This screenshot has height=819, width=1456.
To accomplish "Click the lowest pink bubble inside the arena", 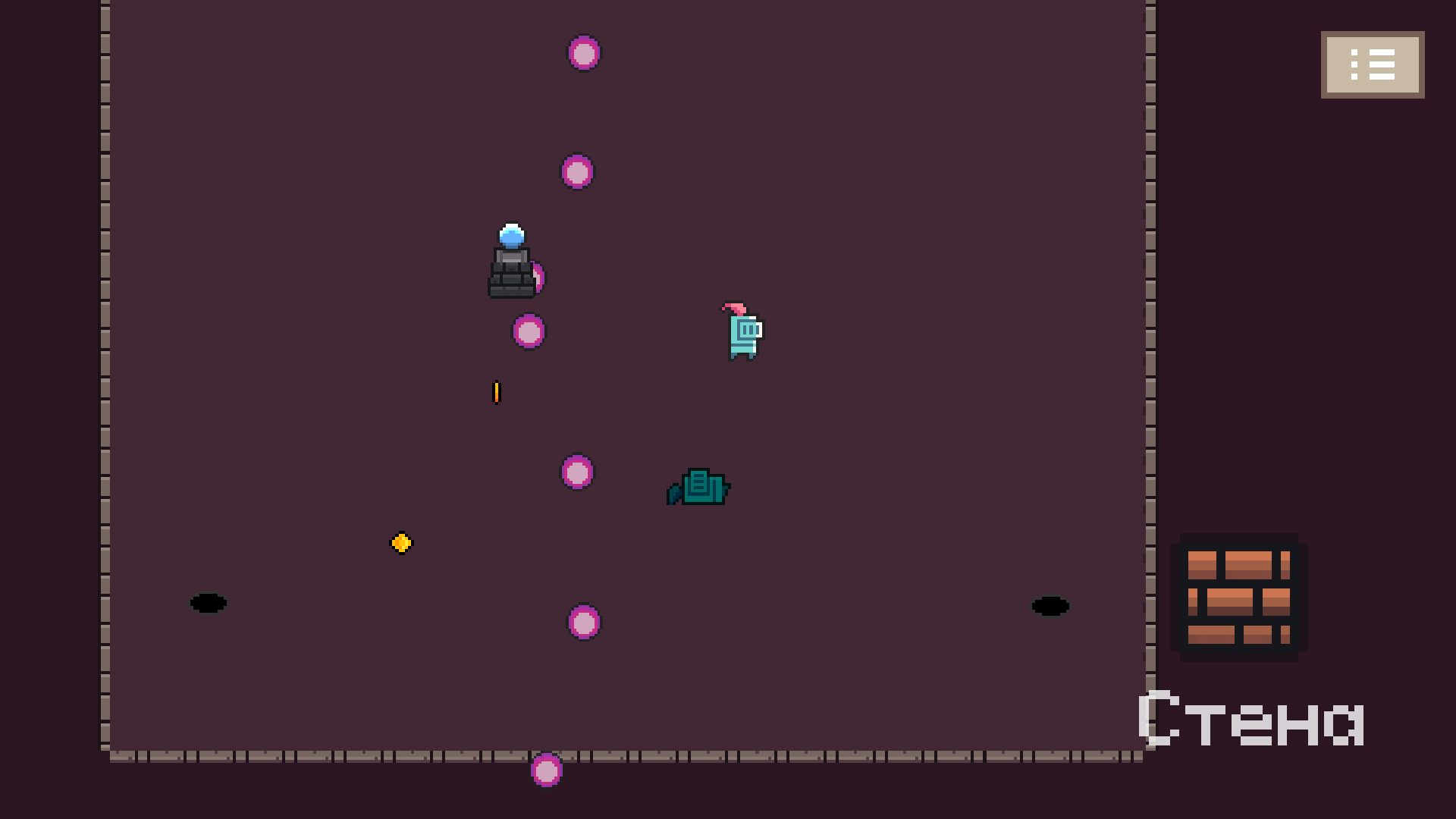I will [x=582, y=622].
